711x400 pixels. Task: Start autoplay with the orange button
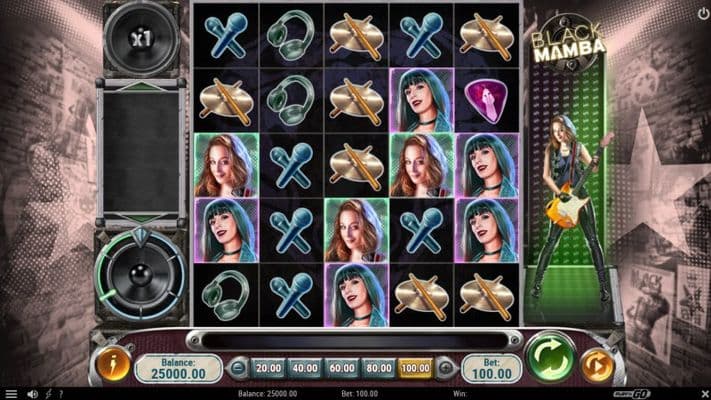click(x=597, y=366)
